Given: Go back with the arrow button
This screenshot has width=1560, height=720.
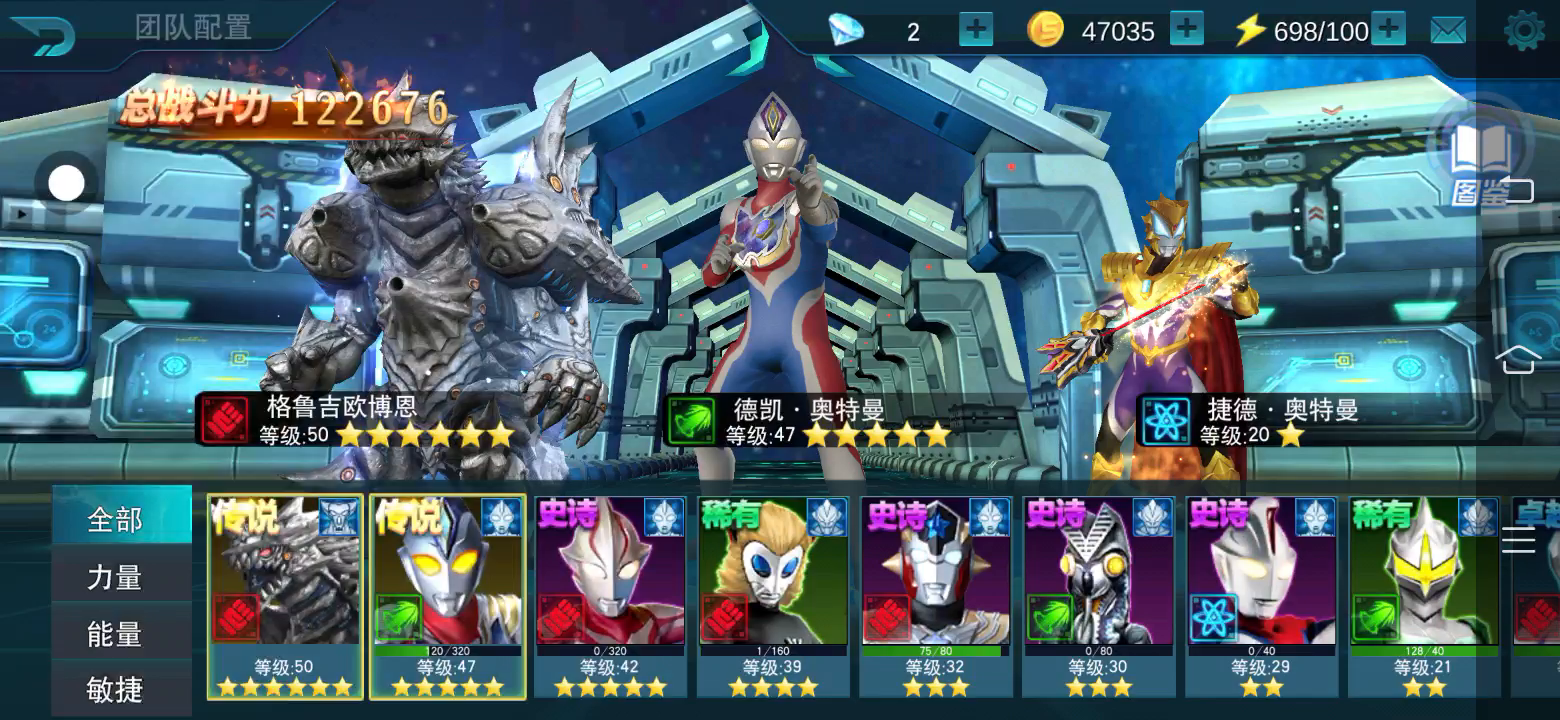Looking at the screenshot, I should (x=42, y=34).
